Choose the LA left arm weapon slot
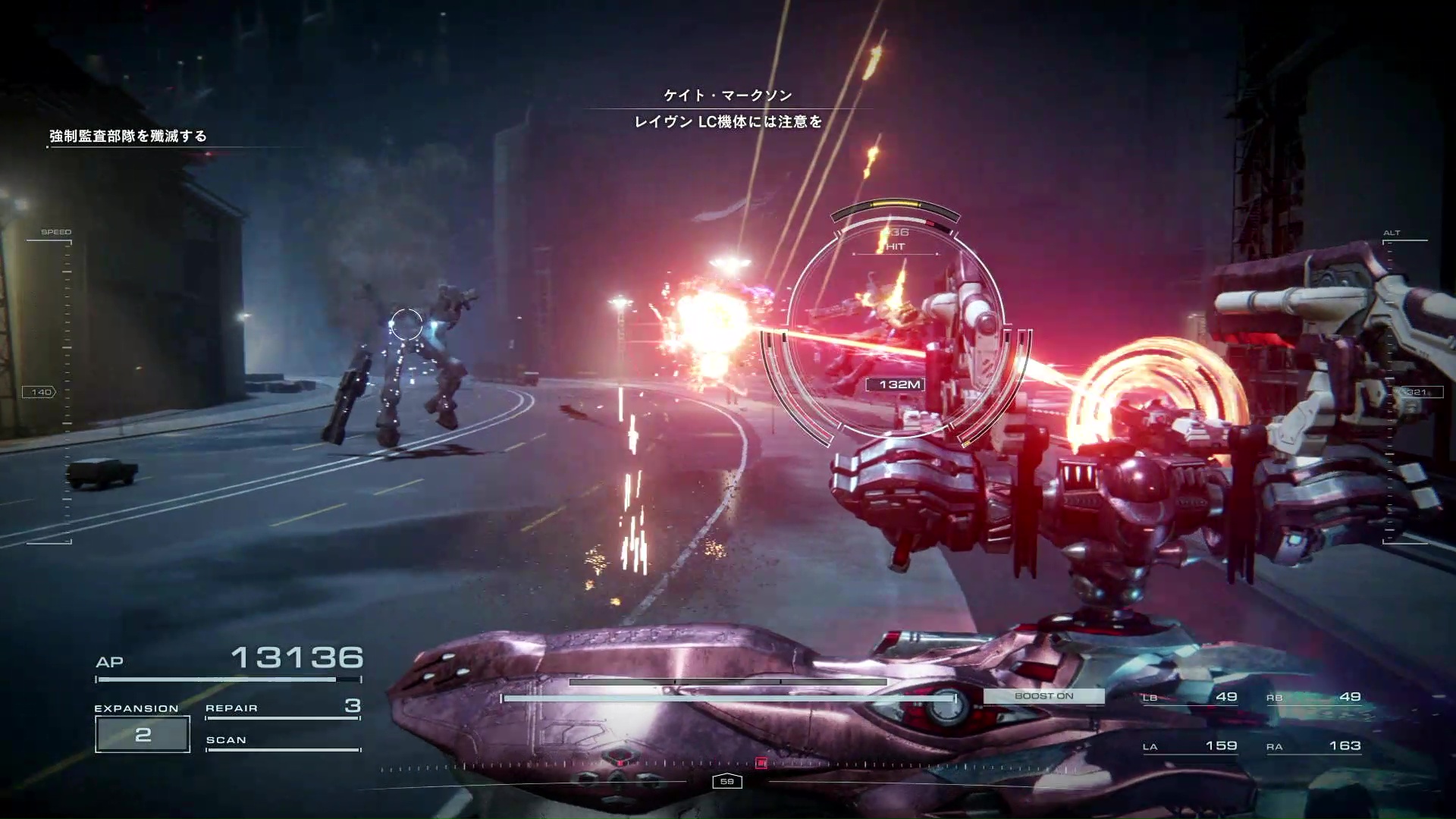The image size is (1456, 819). 1190,747
